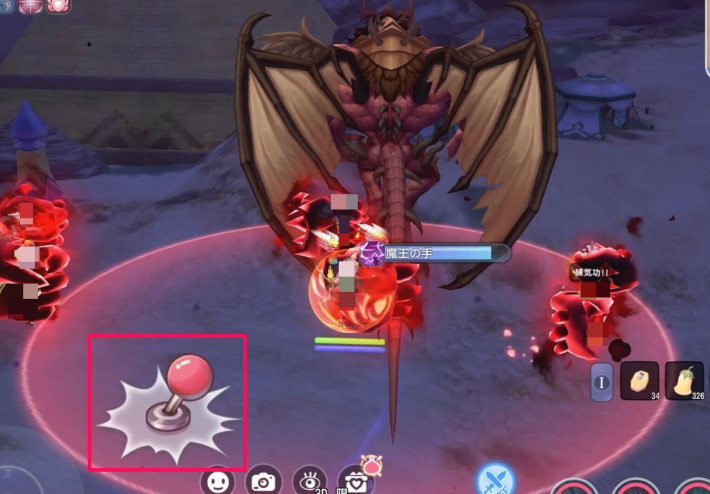This screenshot has height=494, width=710.
Task: Switch the item shortcut page labeled I
Action: coord(602,382)
